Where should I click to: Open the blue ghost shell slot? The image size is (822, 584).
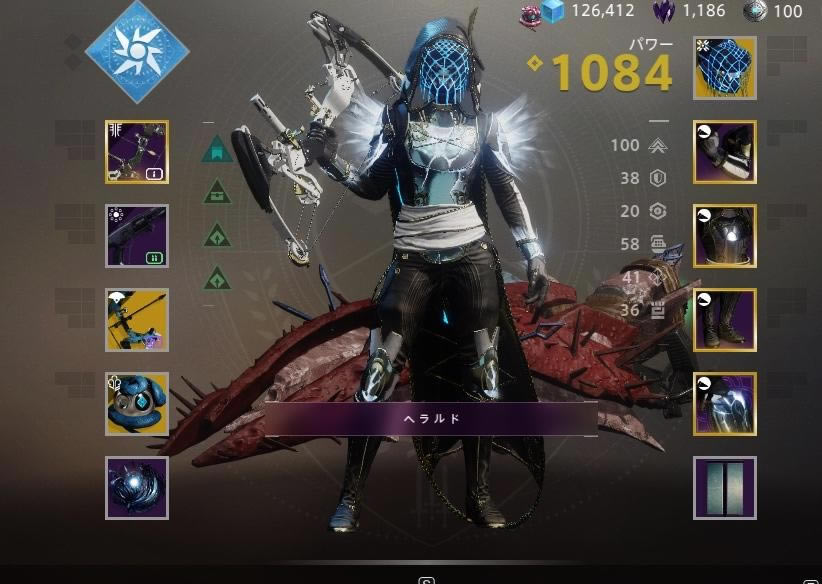(x=137, y=404)
